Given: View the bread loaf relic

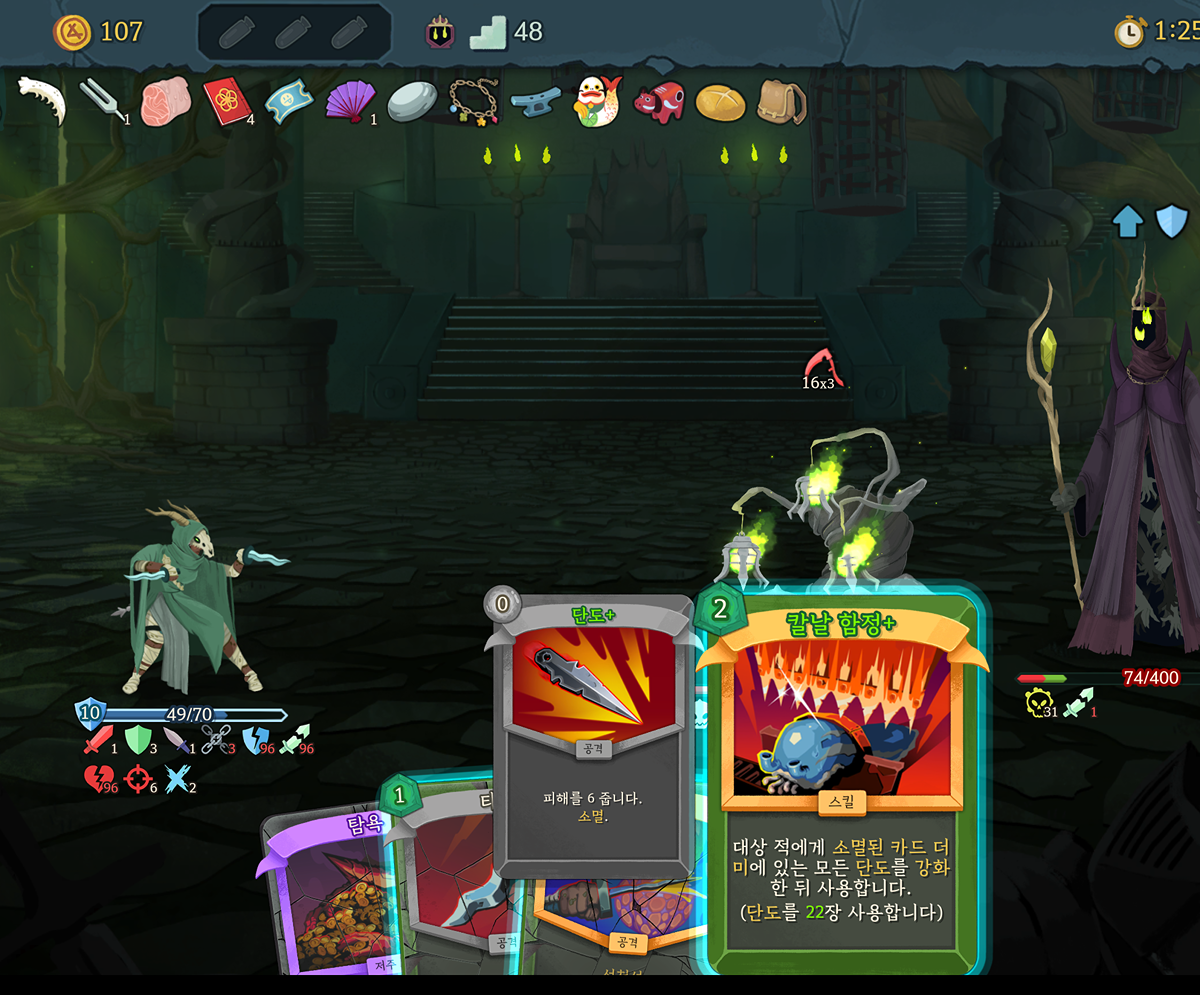Looking at the screenshot, I should [x=720, y=101].
